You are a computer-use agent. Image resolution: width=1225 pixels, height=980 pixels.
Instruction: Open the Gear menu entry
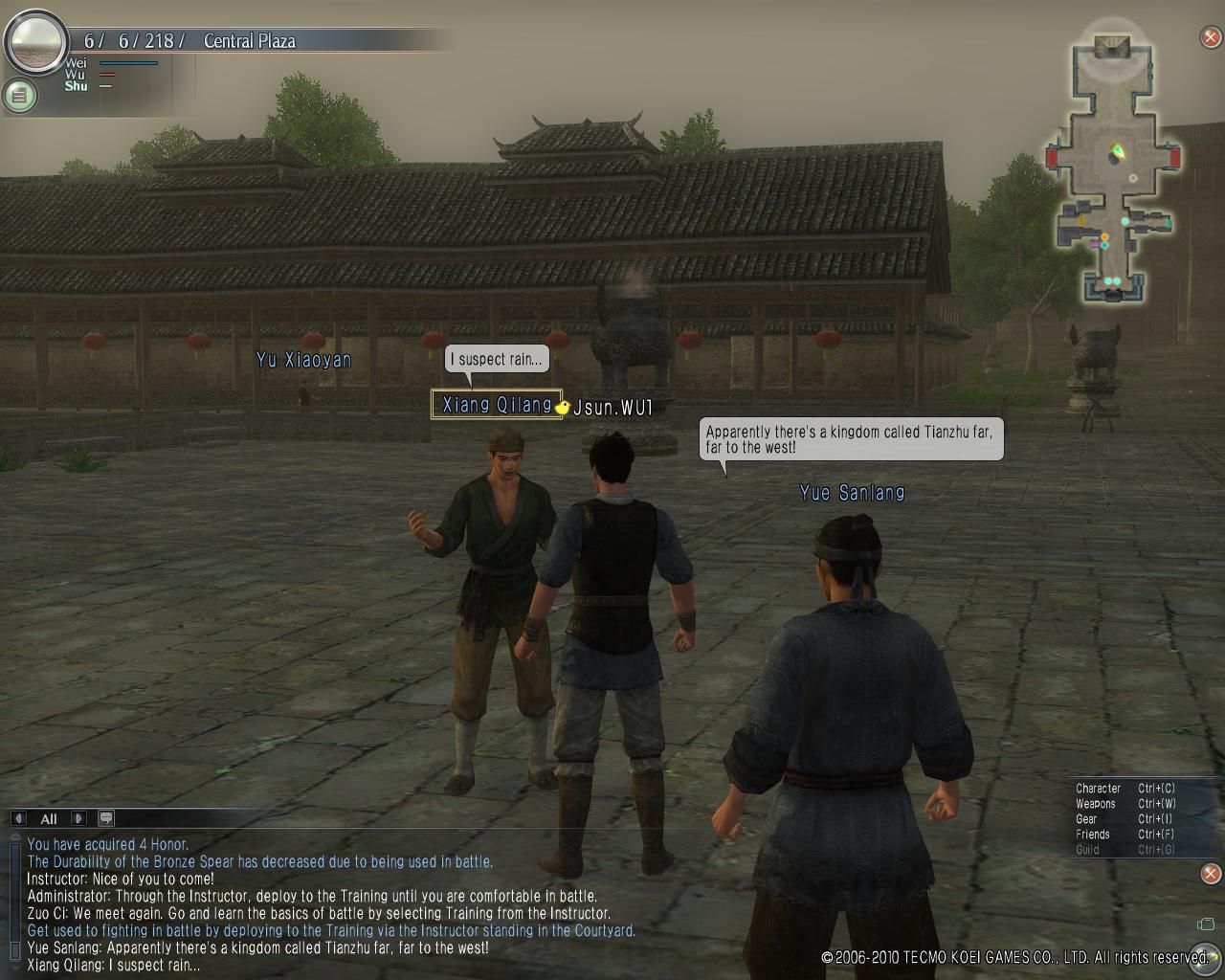point(1086,819)
